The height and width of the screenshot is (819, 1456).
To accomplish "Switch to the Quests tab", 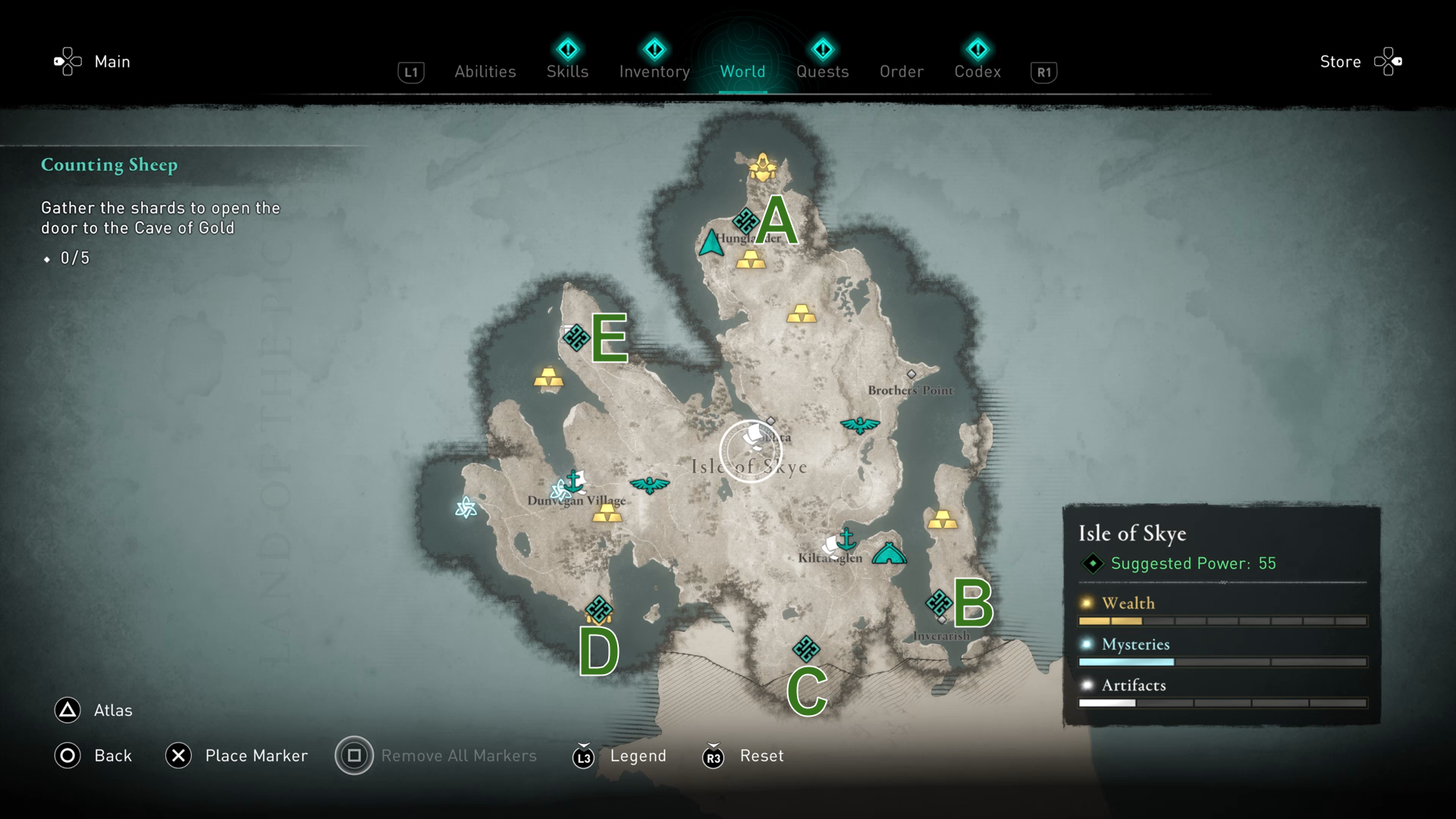I will point(823,71).
